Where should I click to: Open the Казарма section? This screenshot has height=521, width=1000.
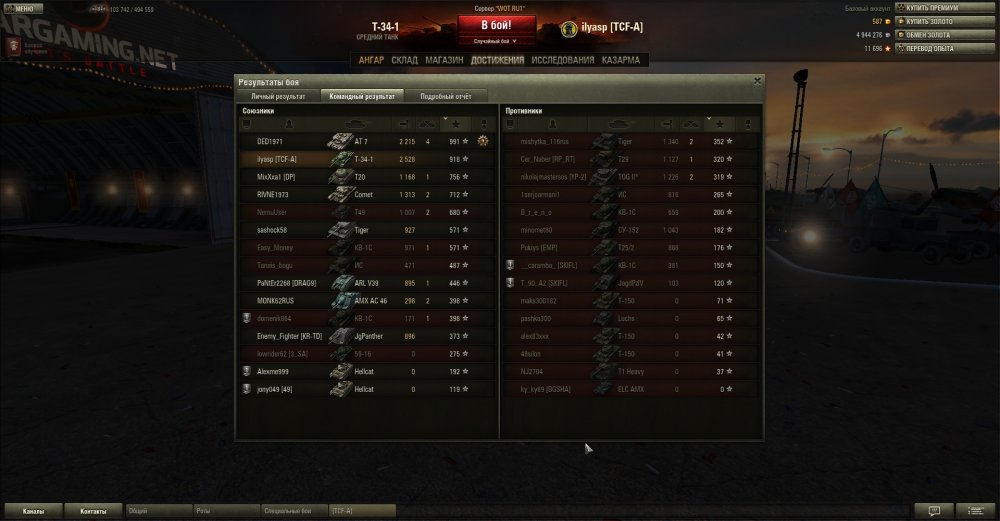click(x=622, y=60)
